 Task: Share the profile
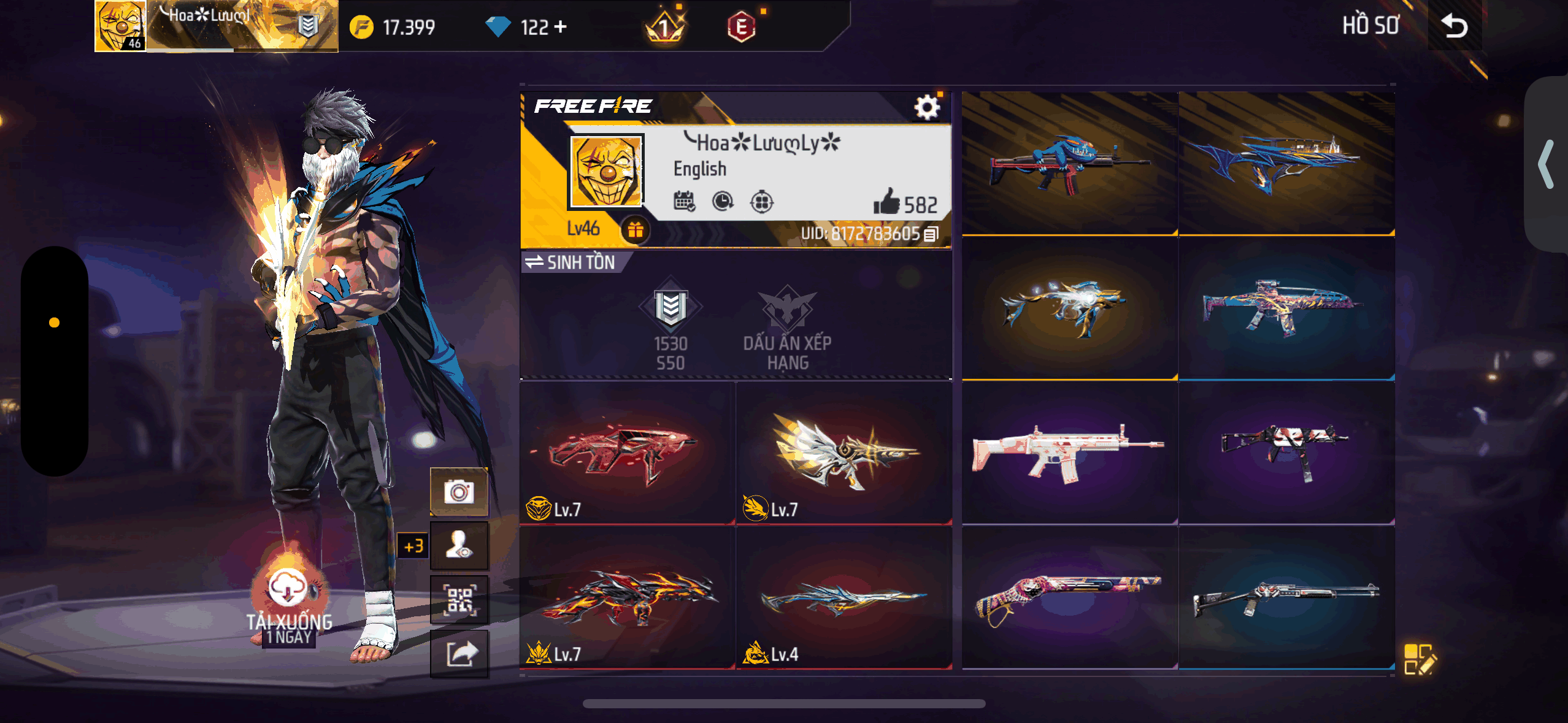459,653
